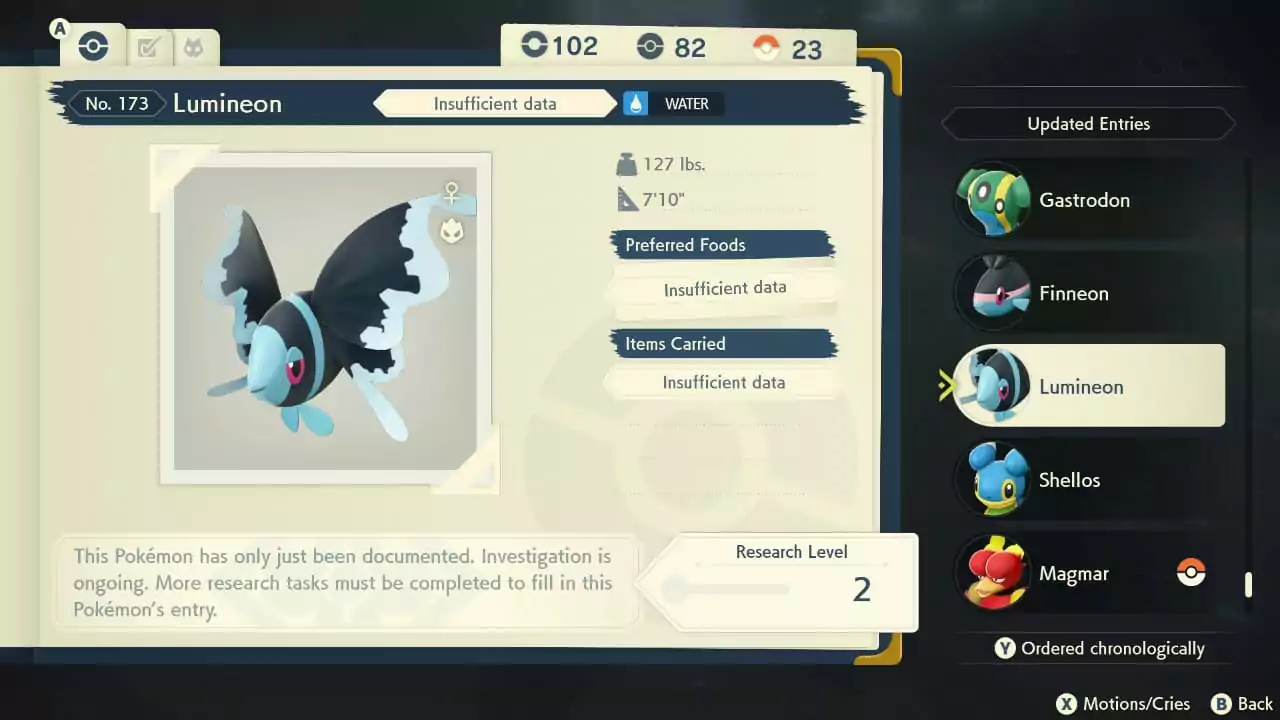Toggle the female gender symbol on the photo

point(452,192)
